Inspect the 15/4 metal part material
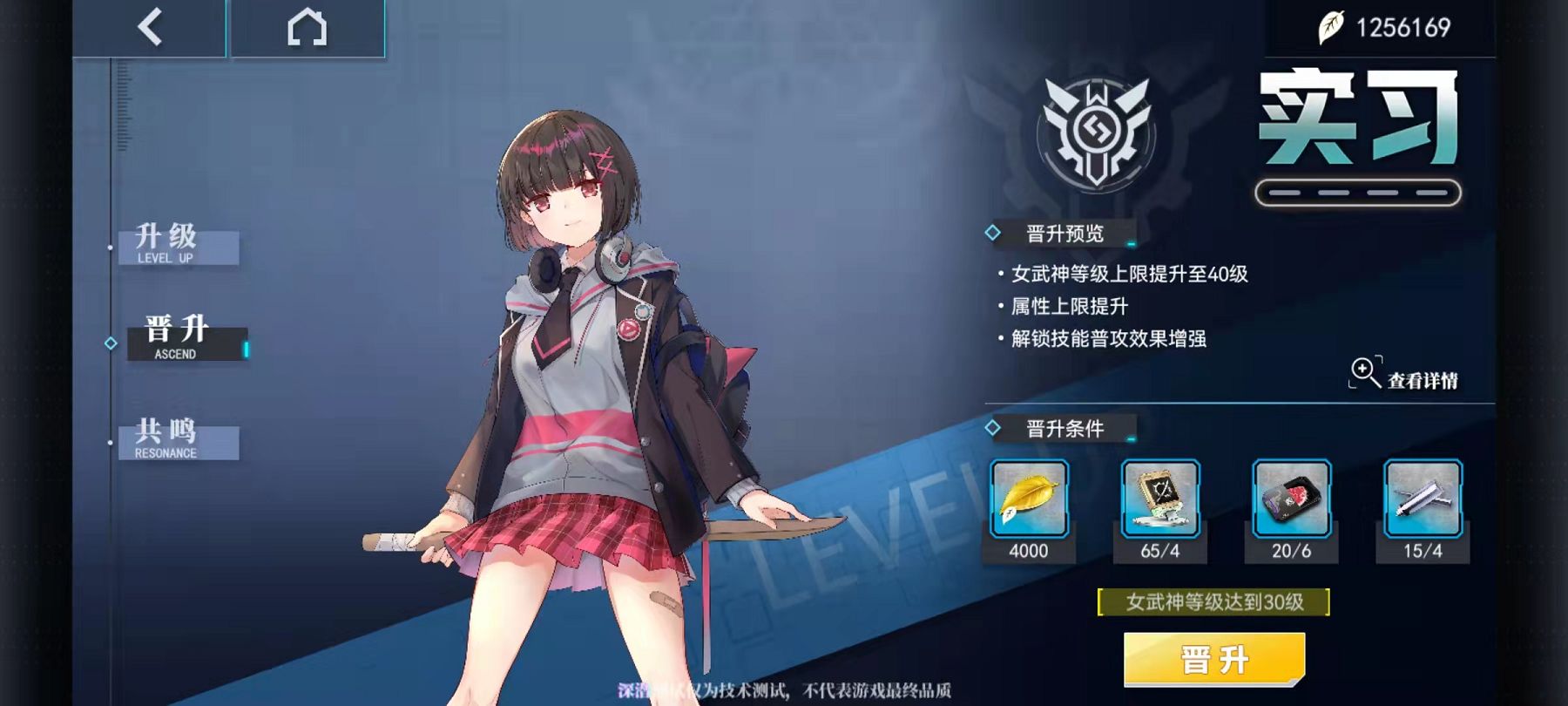The image size is (1568, 706). [1423, 499]
